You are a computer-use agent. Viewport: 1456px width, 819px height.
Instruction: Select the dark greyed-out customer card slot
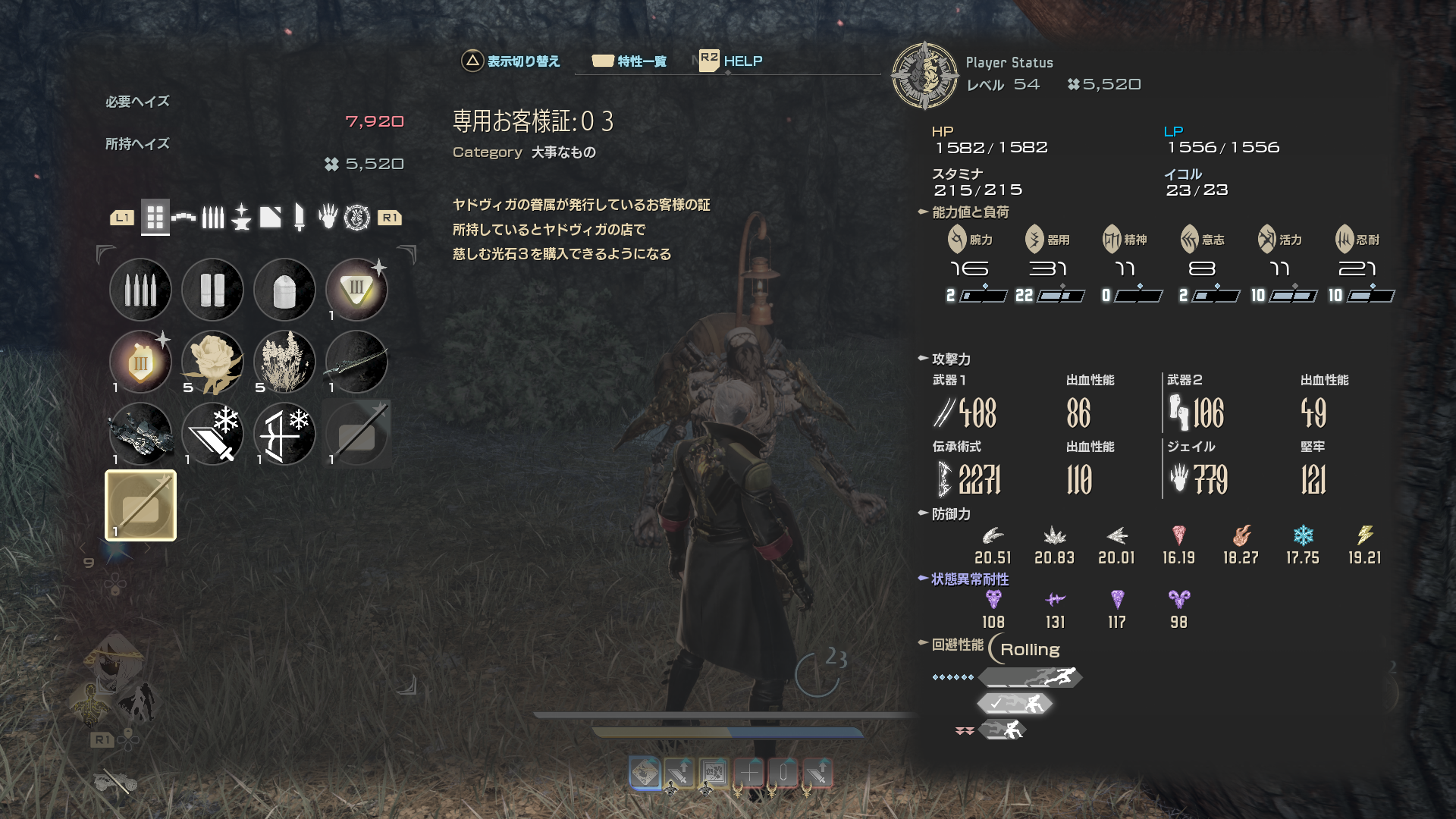coord(356,434)
